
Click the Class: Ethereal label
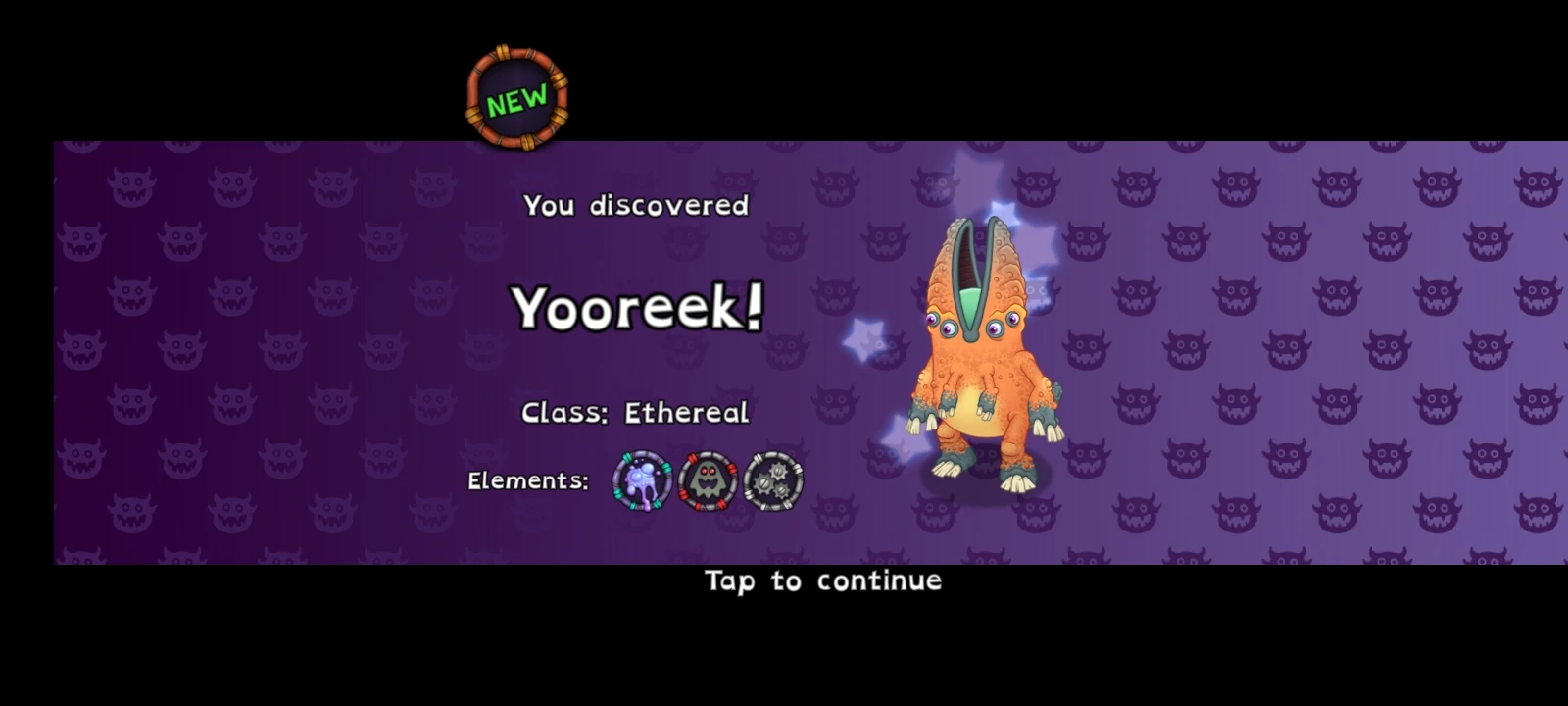click(x=635, y=412)
